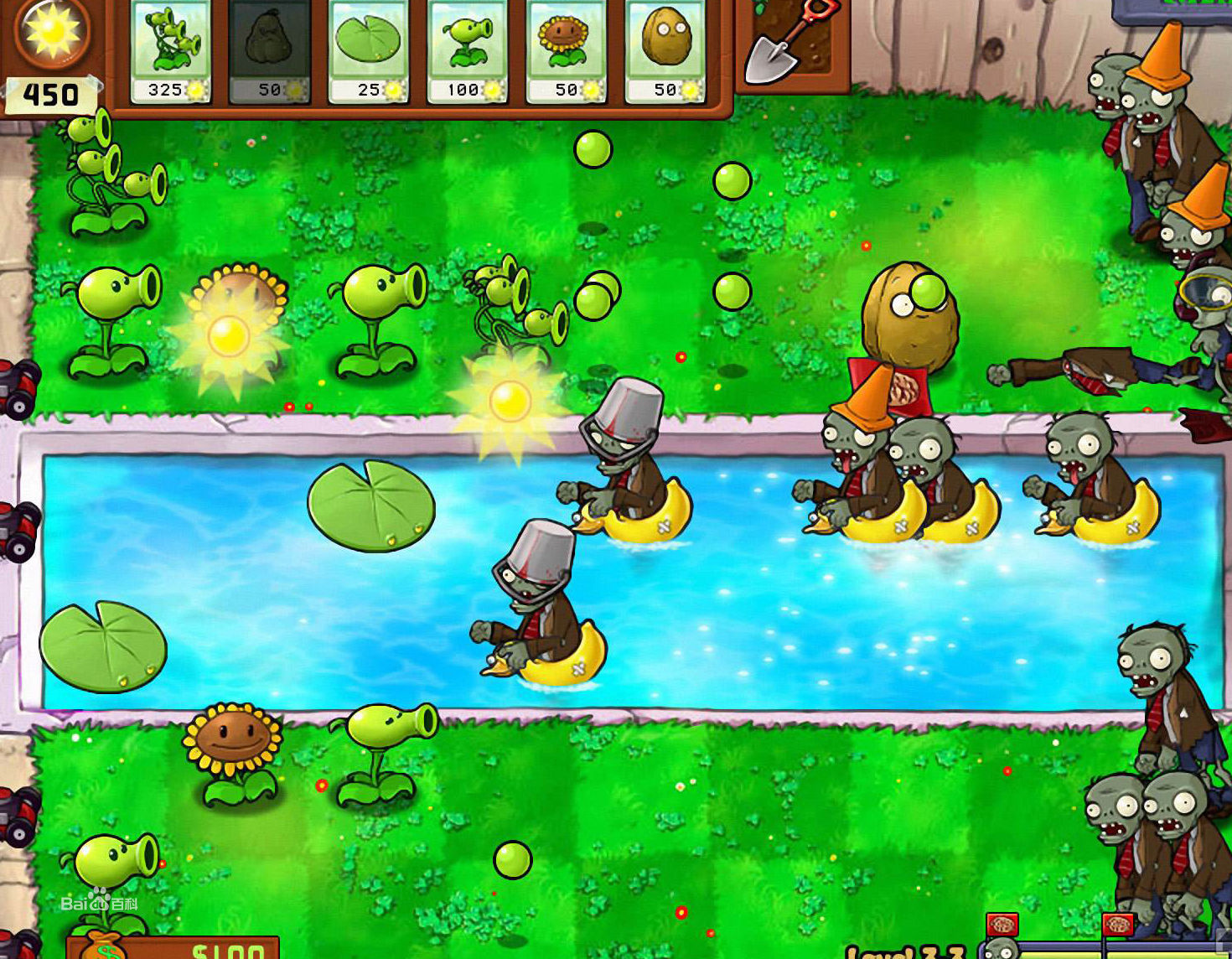Viewport: 1232px width, 959px height.
Task: Choose the darkened Squash seed packet
Action: (x=270, y=52)
